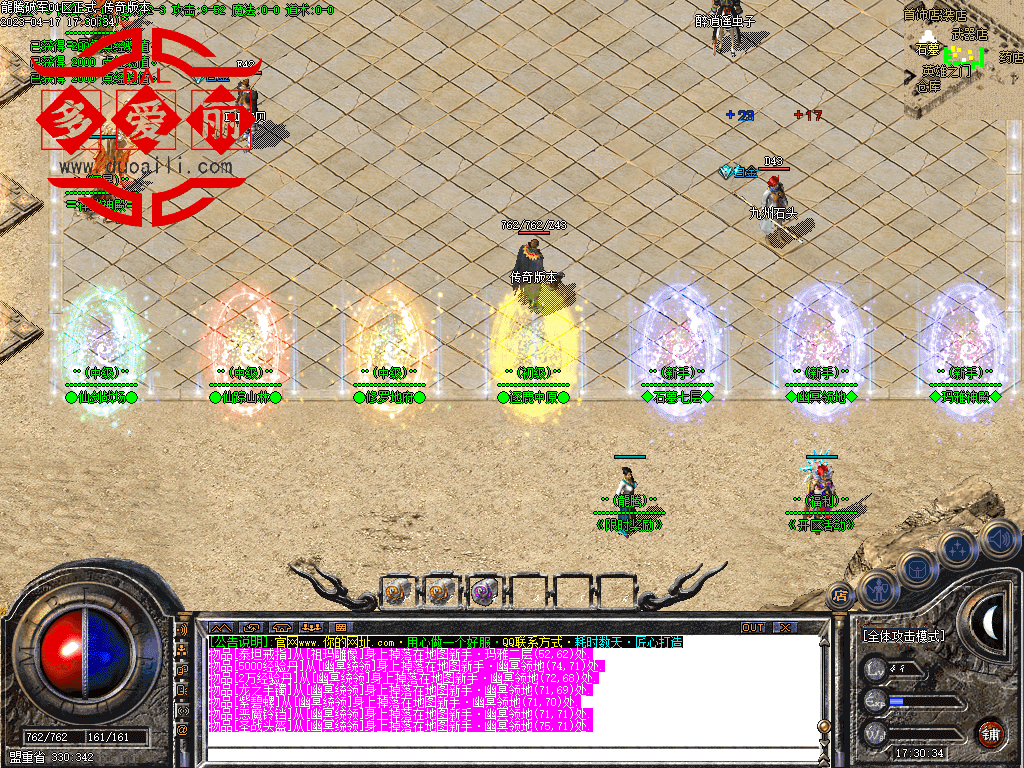Open the character status button with warrior icon
Screen dimensions: 1024x768
pyautogui.click(x=879, y=591)
